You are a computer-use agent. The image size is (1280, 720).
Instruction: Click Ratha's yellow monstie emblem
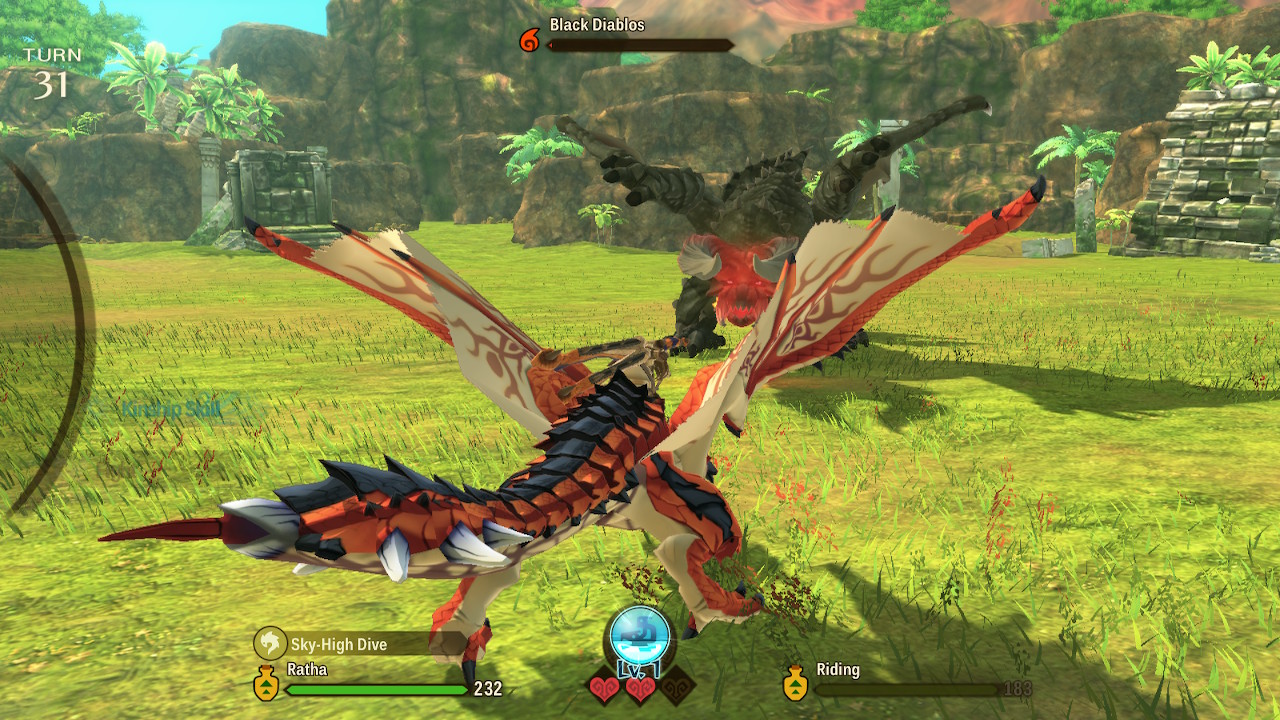(266, 685)
